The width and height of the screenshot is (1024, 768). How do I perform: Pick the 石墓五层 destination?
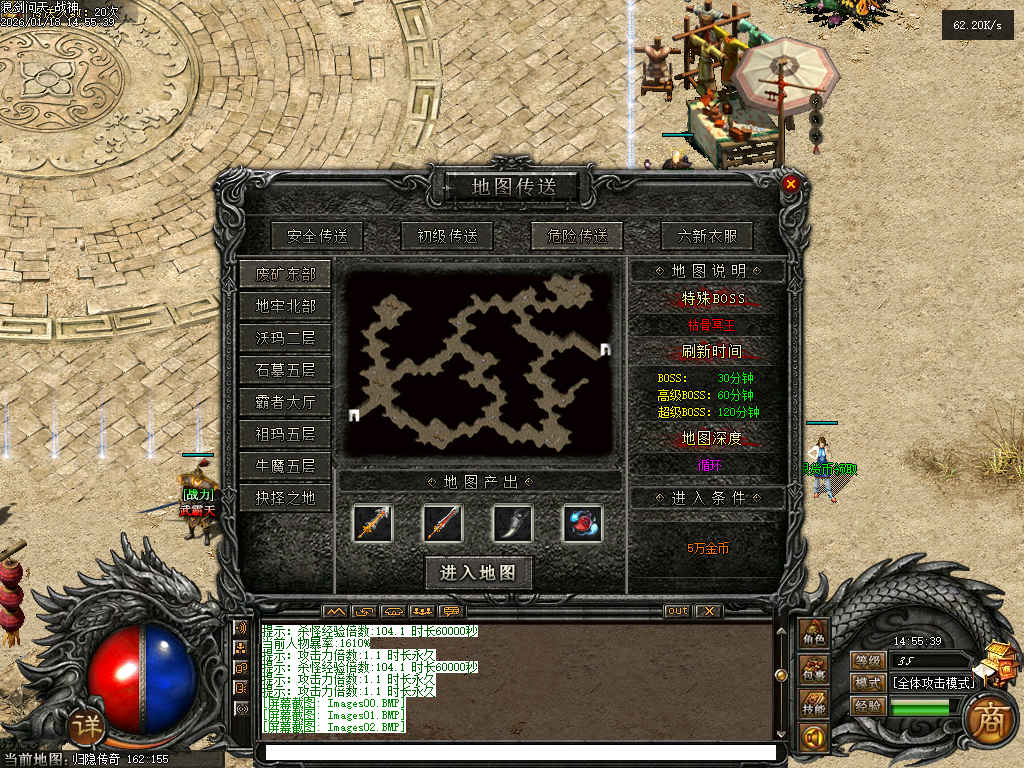(x=285, y=370)
